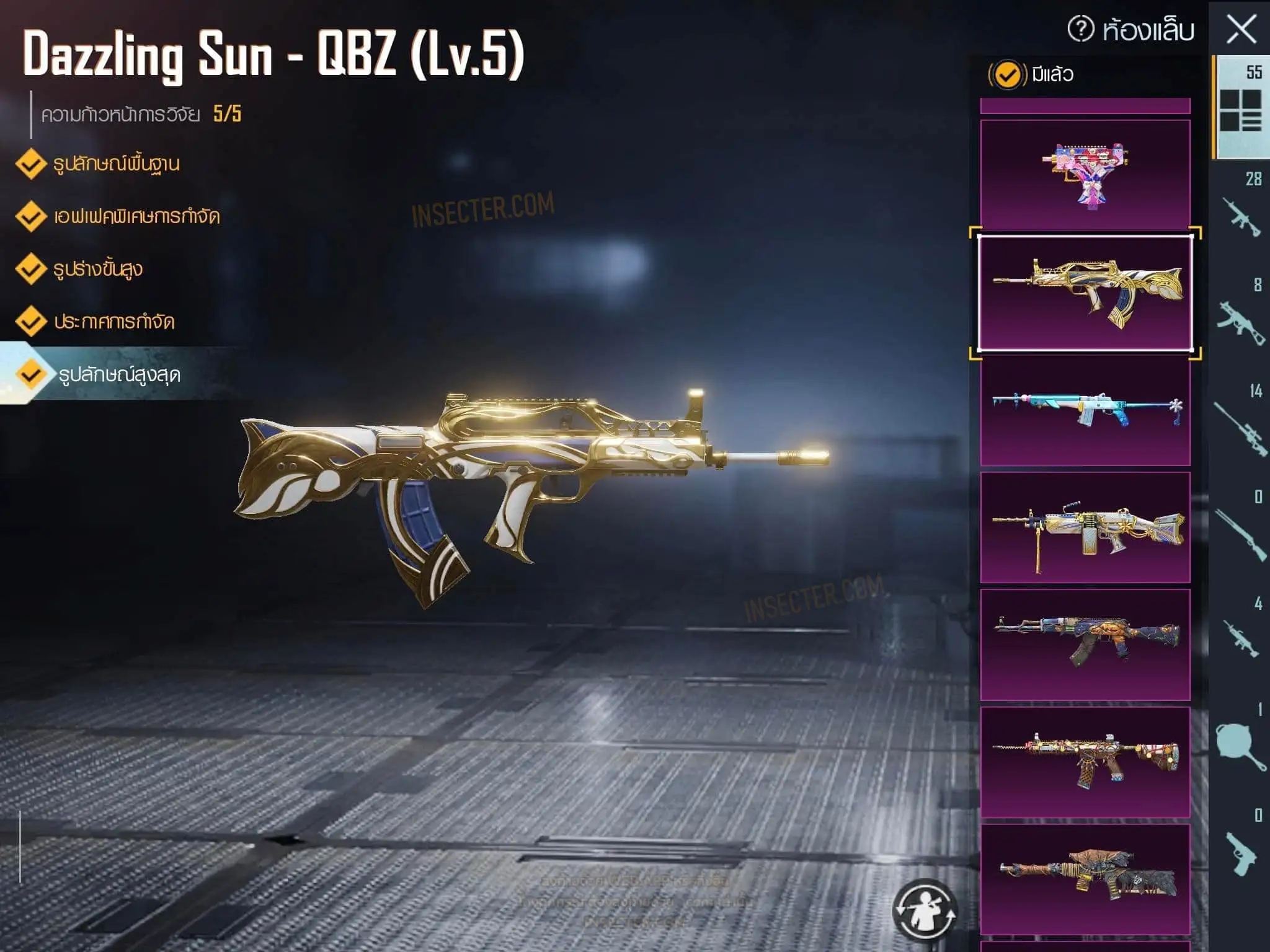The width and height of the screenshot is (1270, 952).
Task: Show the frying pan melee category
Action: coord(1241,741)
